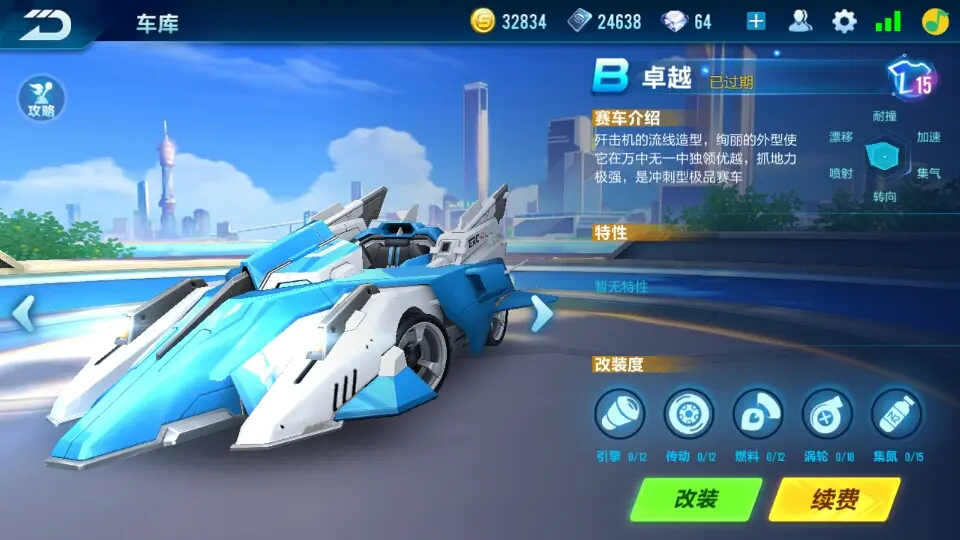960x540 pixels.
Task: View the hexagon car stats chart
Action: [x=884, y=156]
